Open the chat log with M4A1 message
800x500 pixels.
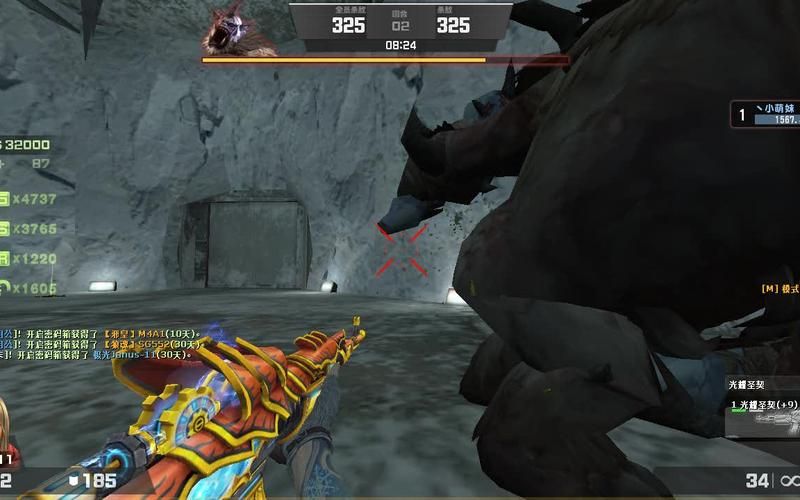[100, 332]
